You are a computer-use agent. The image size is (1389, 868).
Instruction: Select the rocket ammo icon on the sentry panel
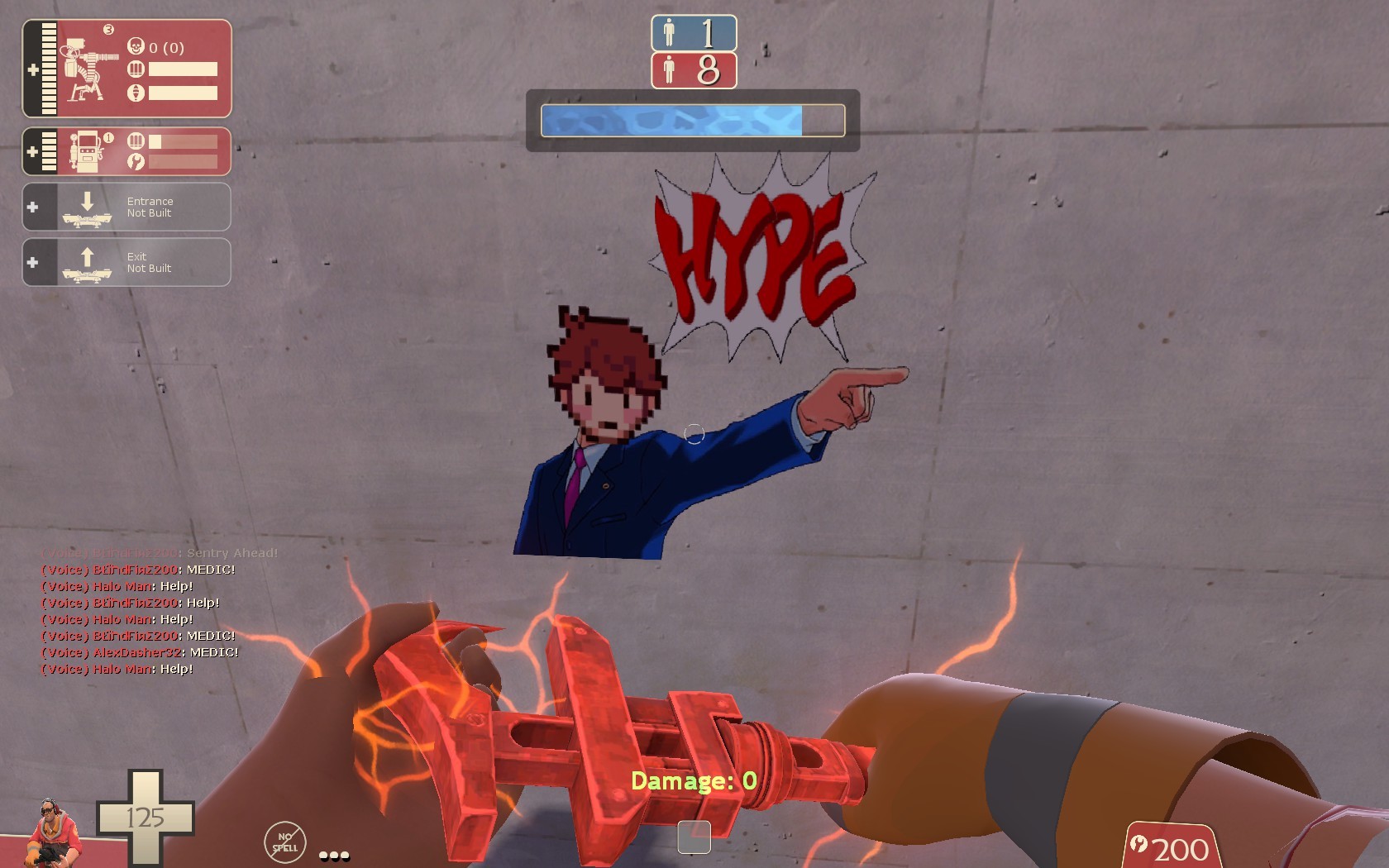(136, 93)
